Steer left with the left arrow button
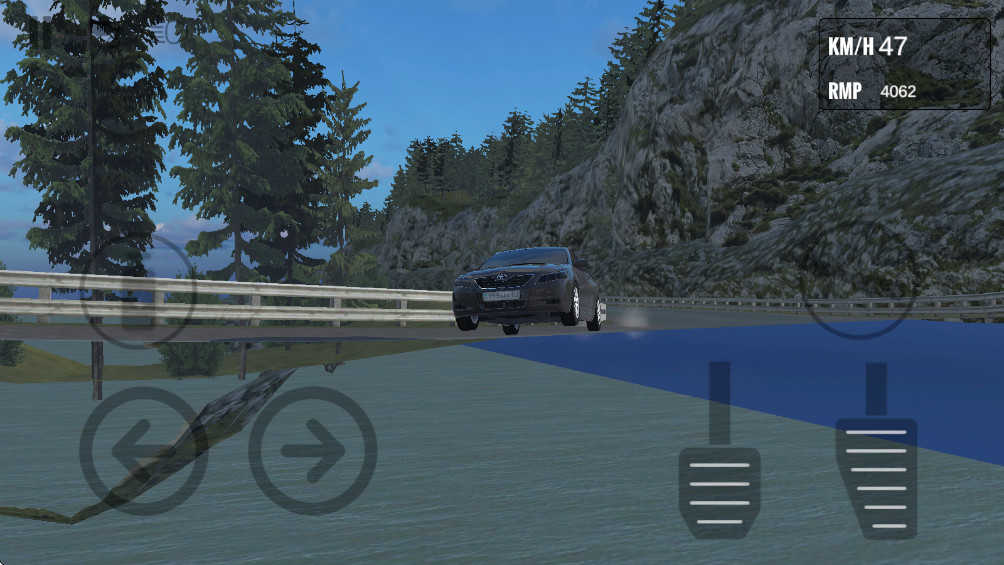Viewport: 1004px width, 565px height. click(x=143, y=451)
